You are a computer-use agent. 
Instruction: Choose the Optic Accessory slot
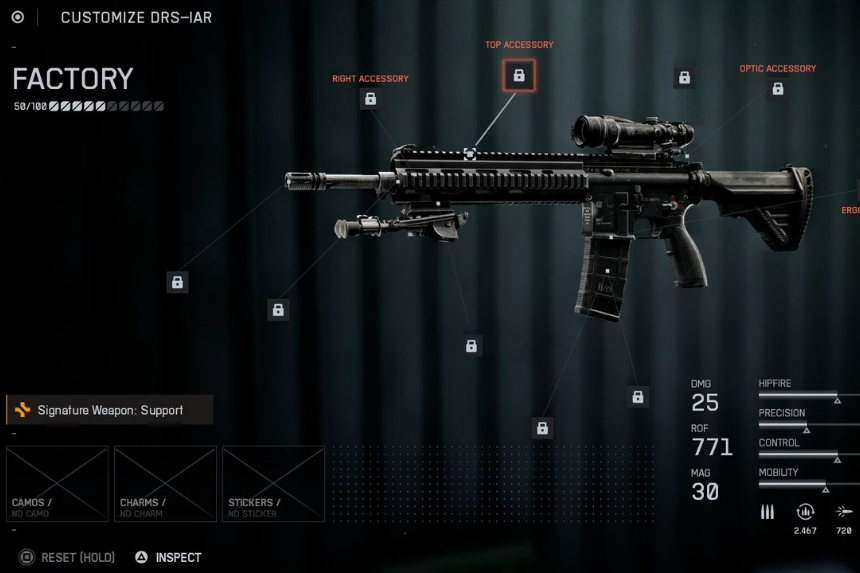[777, 89]
